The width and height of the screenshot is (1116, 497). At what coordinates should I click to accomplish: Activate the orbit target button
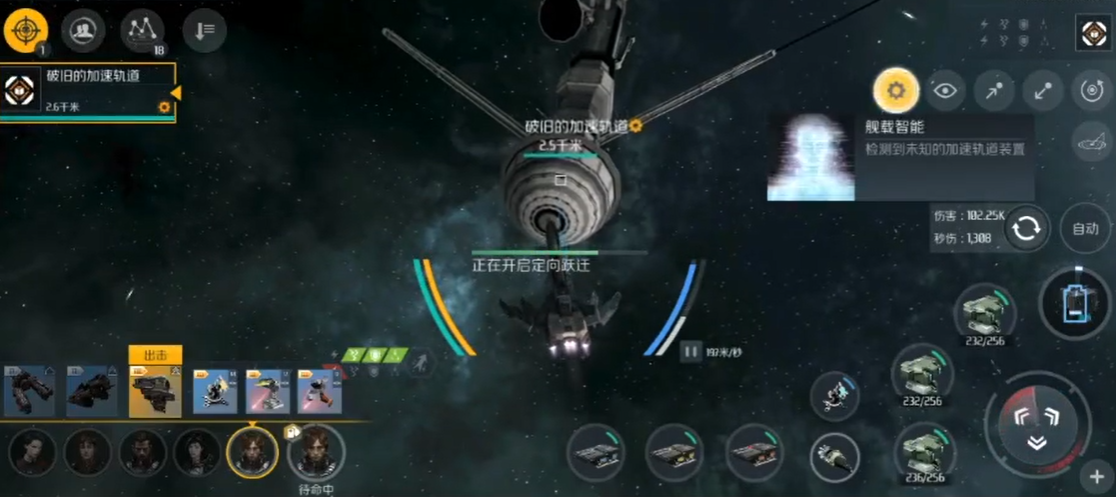tap(1091, 91)
